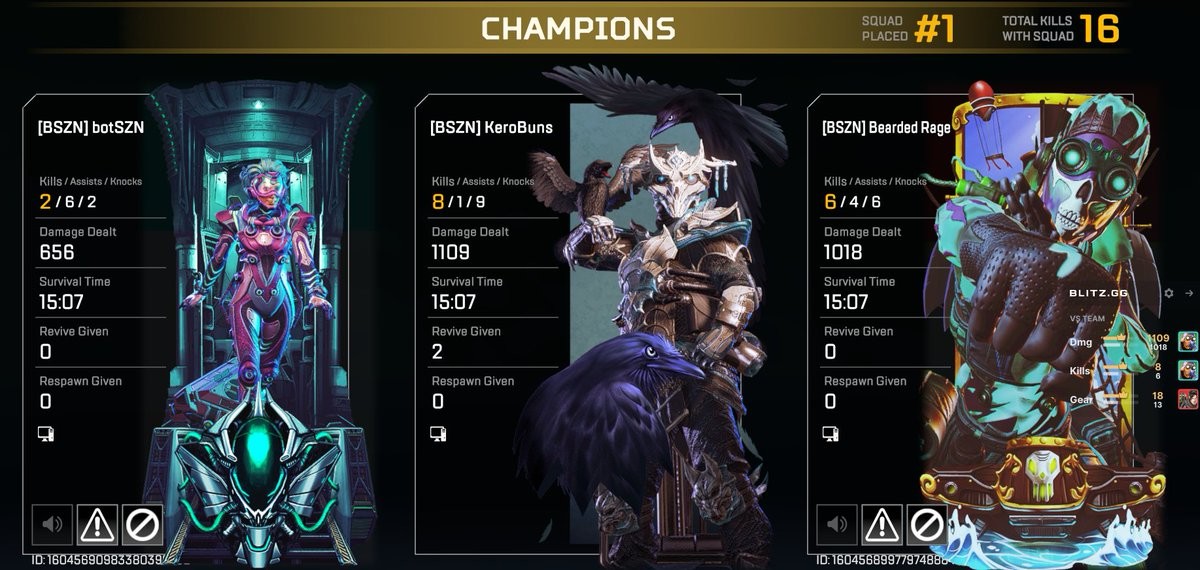Open Blitz.gg overlay settings gear
The width and height of the screenshot is (1200, 570).
pyautogui.click(x=1169, y=293)
